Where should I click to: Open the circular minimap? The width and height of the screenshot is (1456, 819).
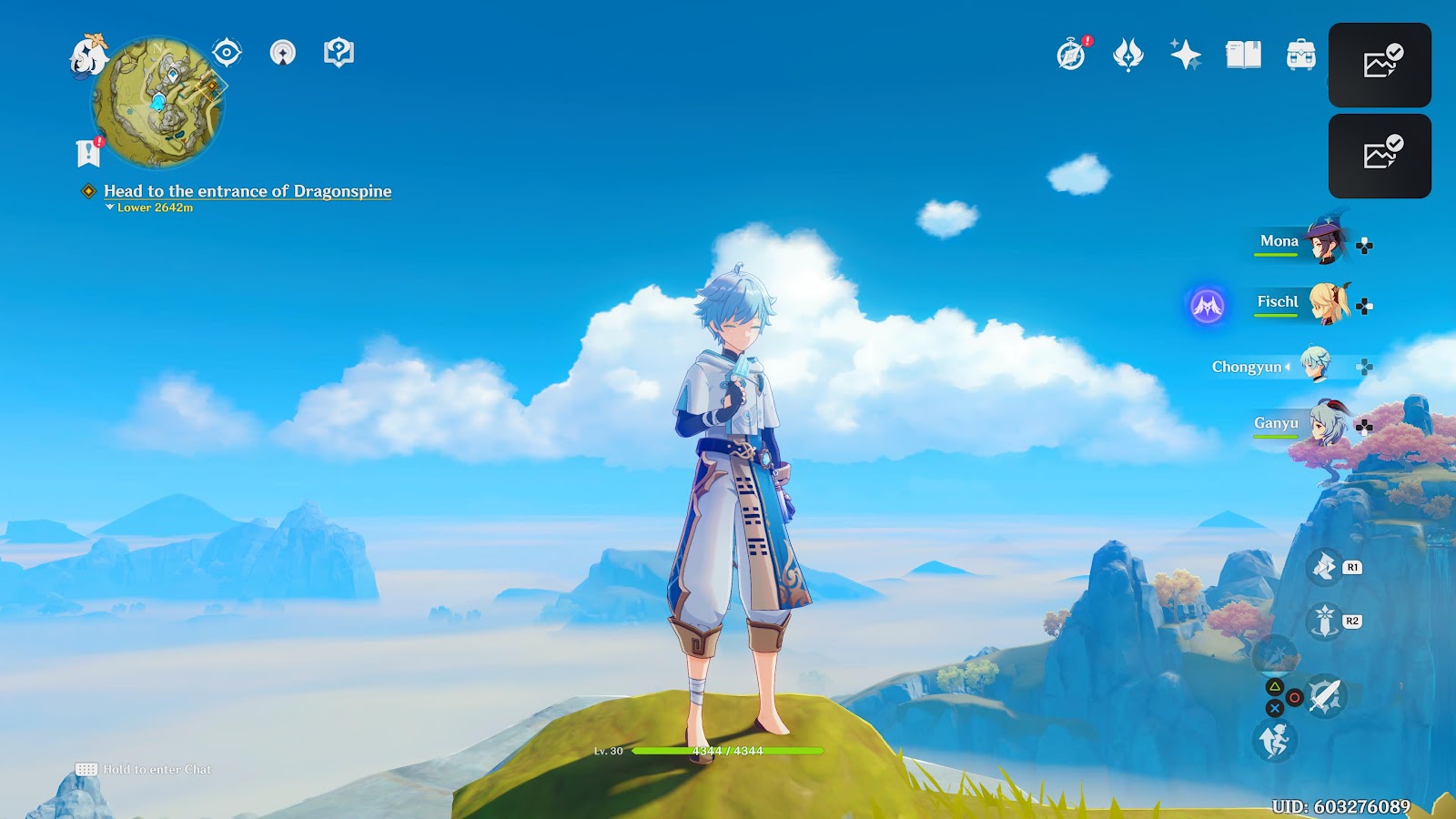[158, 103]
